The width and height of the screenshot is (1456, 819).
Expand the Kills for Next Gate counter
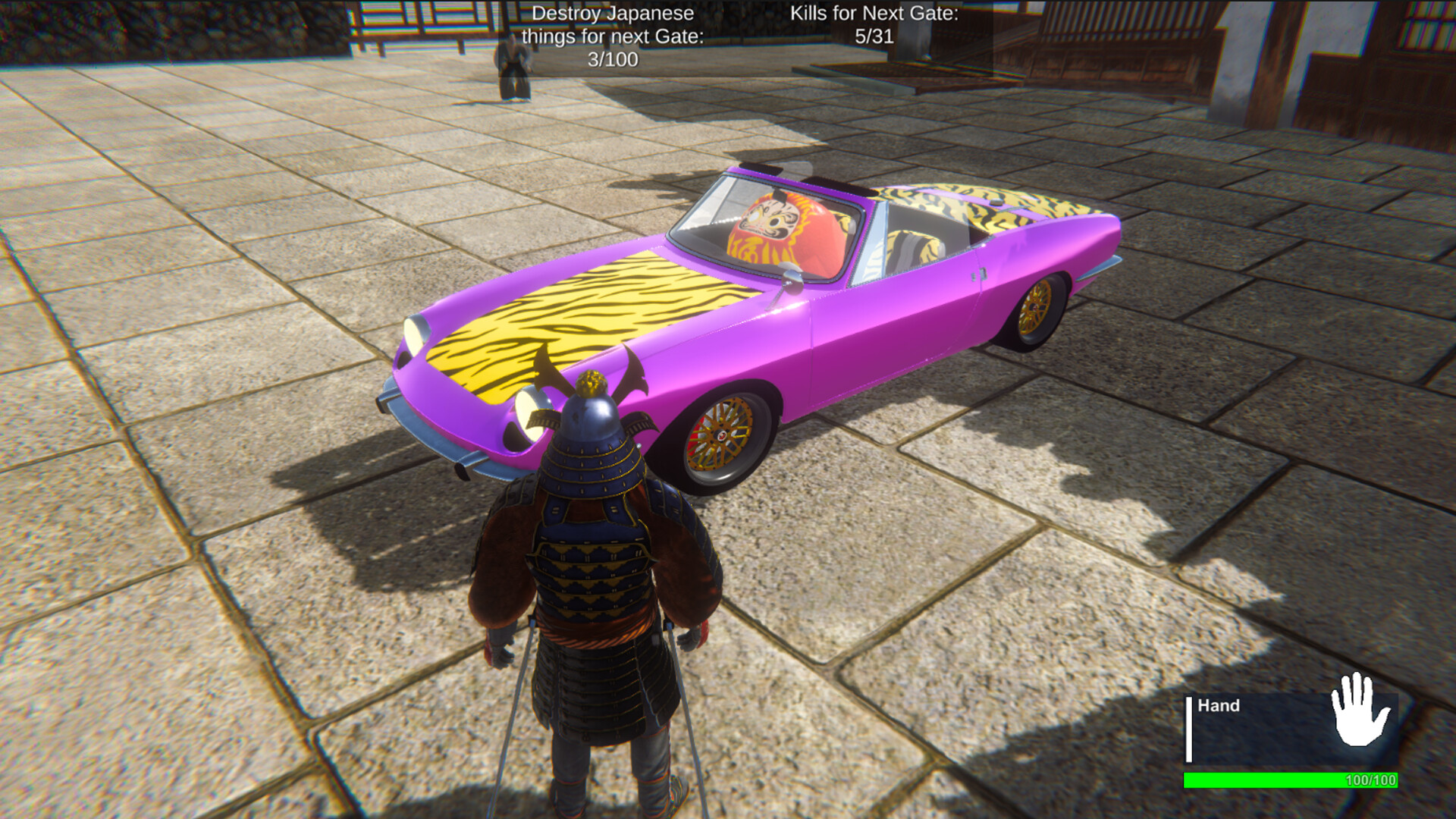pos(872,23)
